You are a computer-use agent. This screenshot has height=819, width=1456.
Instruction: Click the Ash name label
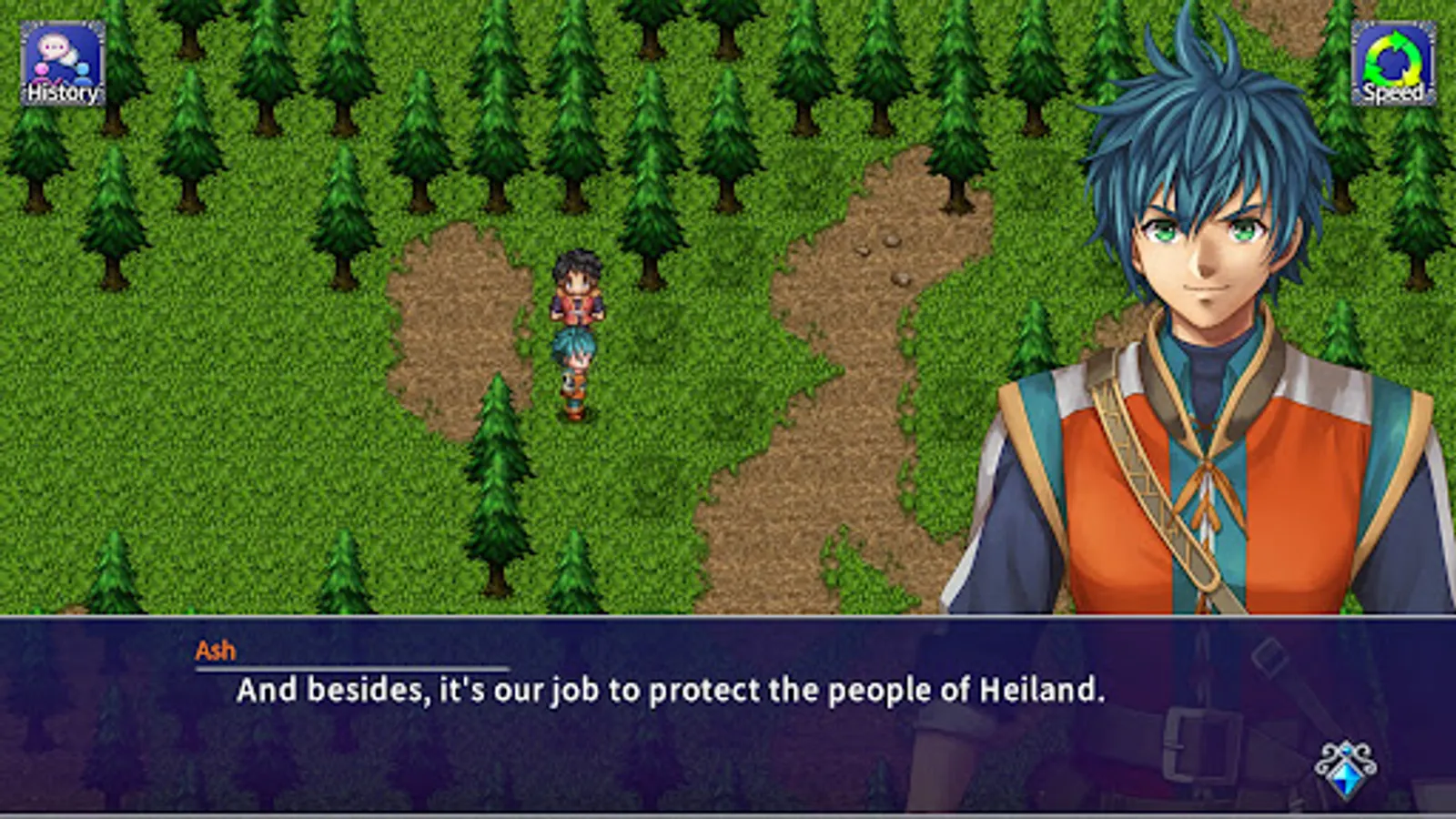tap(215, 650)
